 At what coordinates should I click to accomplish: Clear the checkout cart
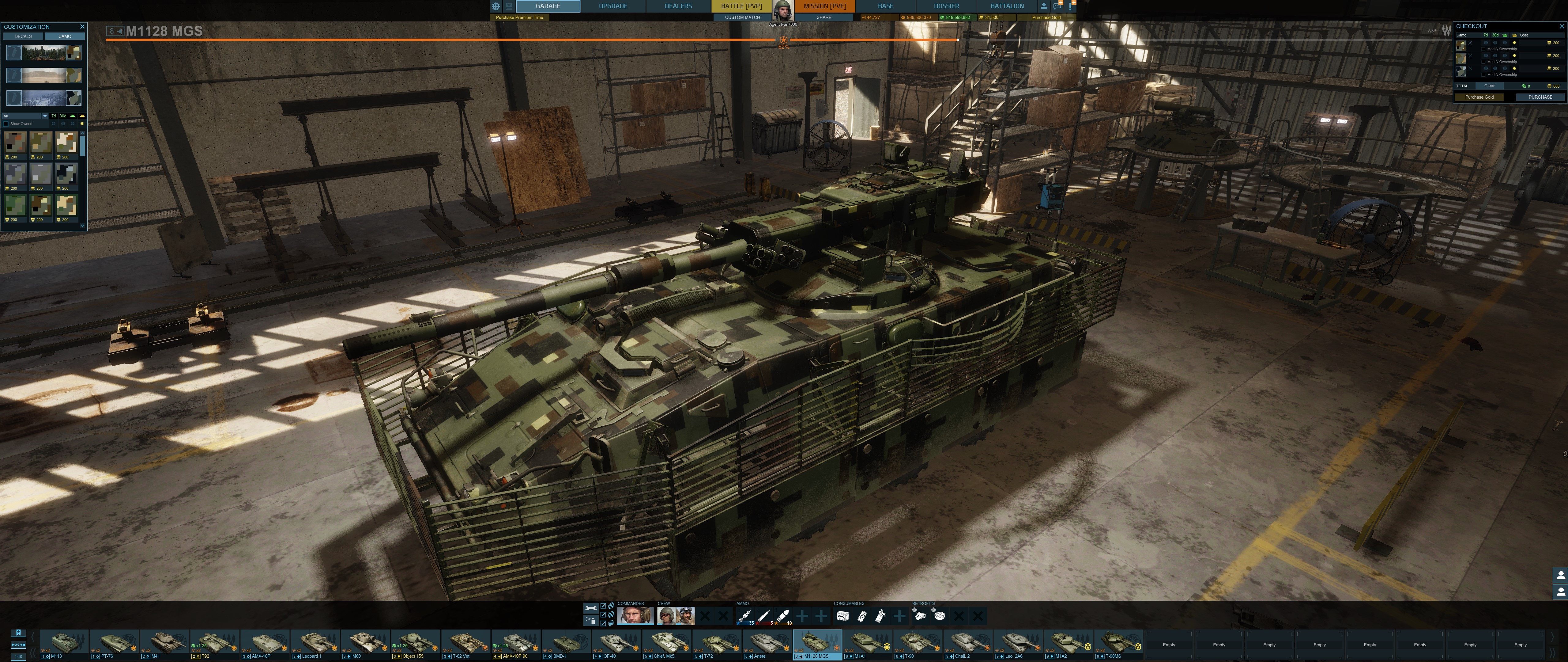[1489, 86]
